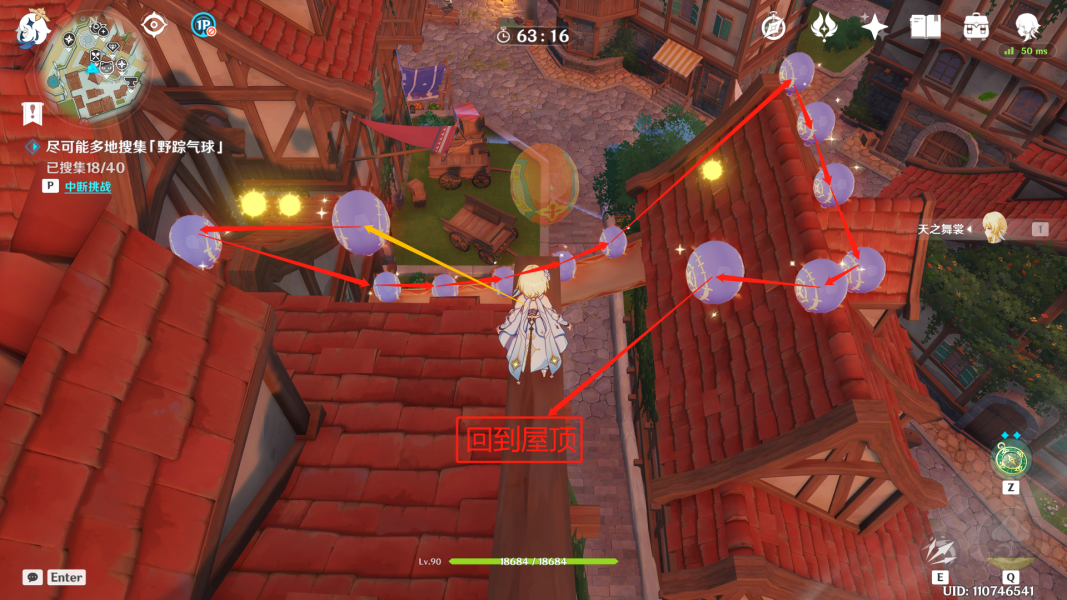Open the quest log banner icon
The image size is (1067, 600).
[32, 112]
